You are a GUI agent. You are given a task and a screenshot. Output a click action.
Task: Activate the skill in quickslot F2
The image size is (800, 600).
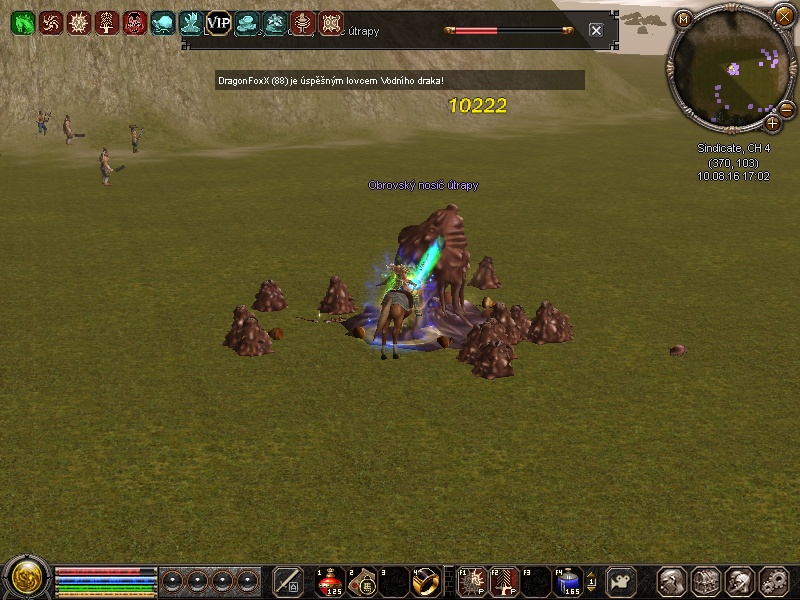click(505, 581)
